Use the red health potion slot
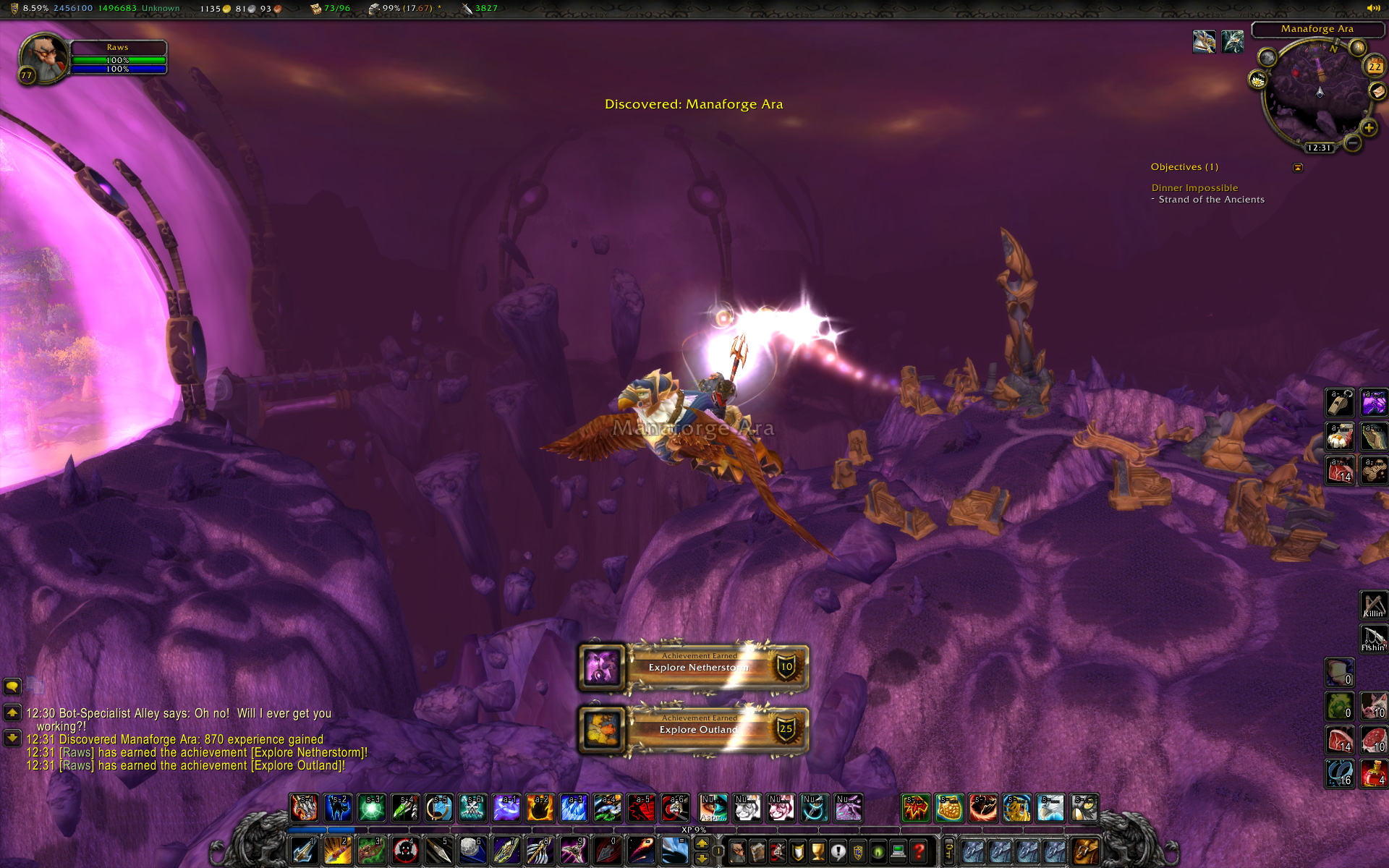This screenshot has height=868, width=1389. click(x=1373, y=773)
